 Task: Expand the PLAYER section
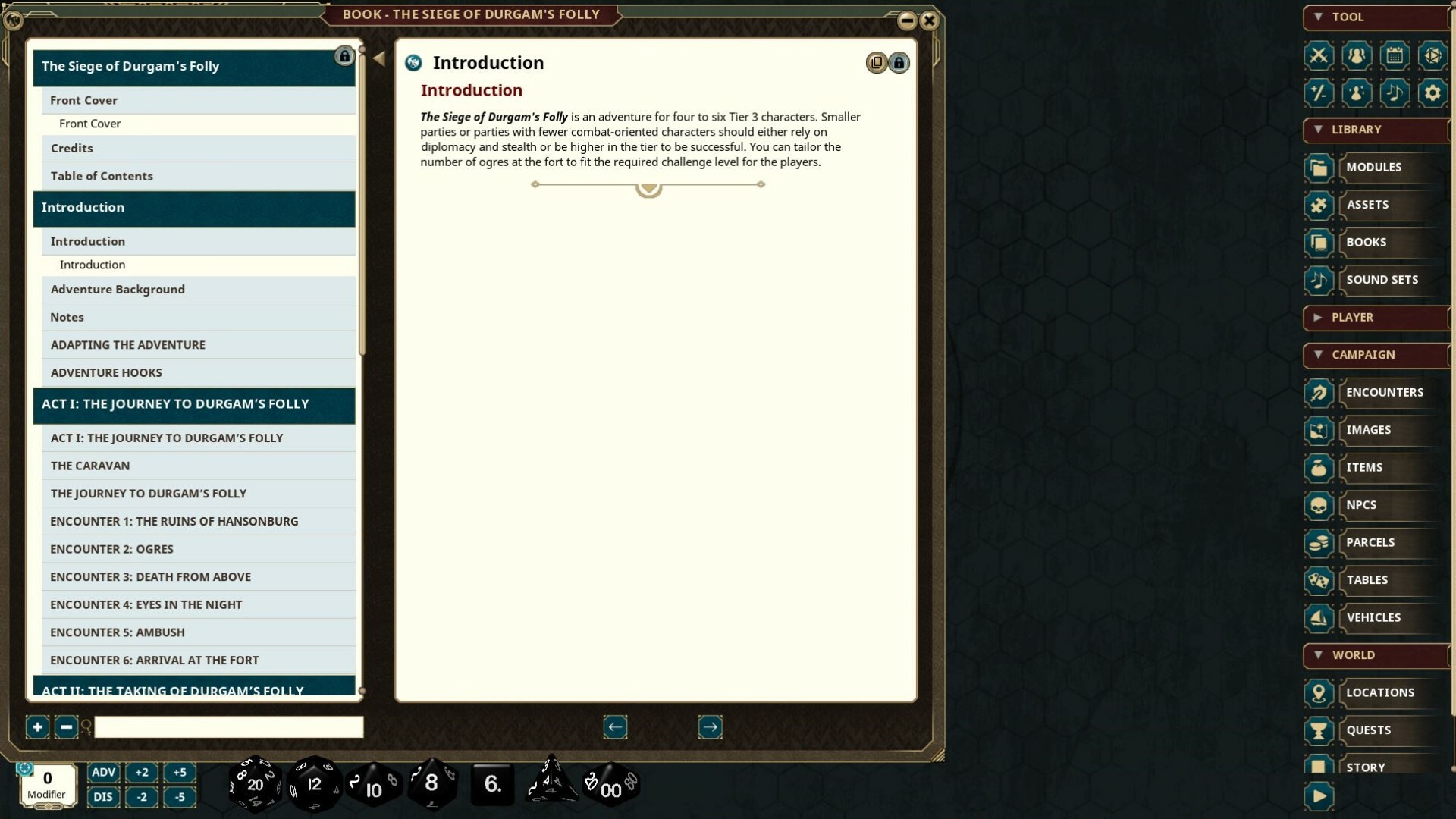(1317, 317)
